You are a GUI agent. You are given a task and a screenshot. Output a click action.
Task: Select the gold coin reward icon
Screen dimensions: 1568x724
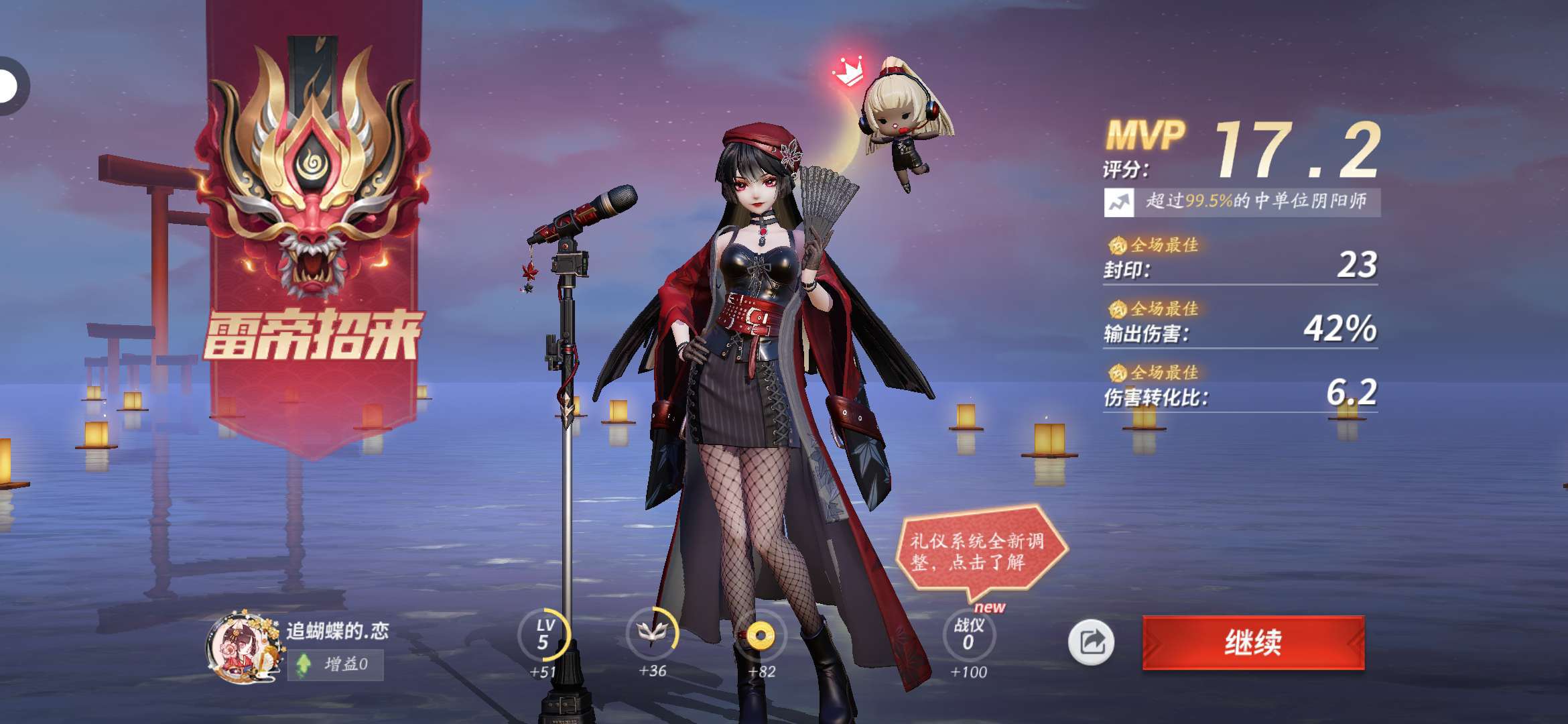point(760,636)
